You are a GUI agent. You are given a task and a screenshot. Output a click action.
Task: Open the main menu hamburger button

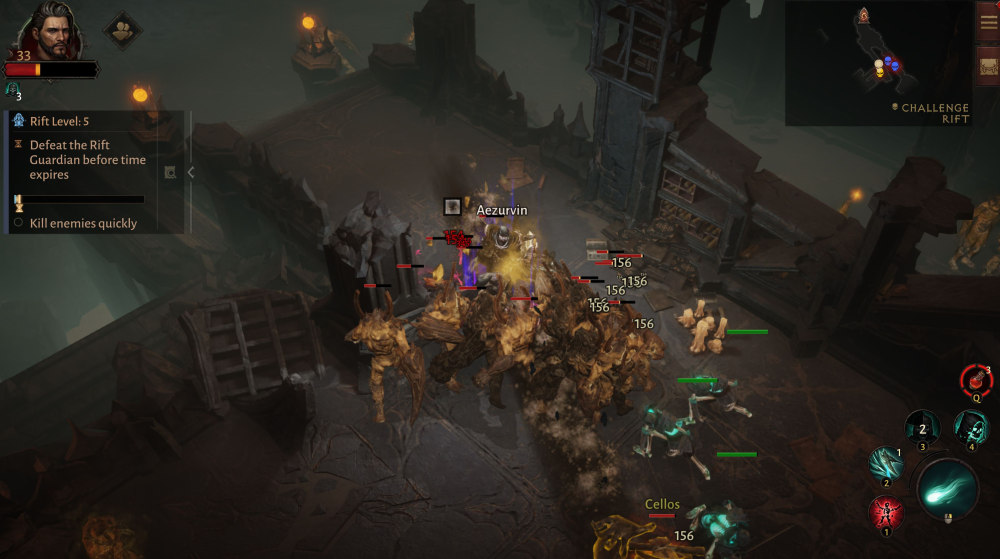click(988, 23)
